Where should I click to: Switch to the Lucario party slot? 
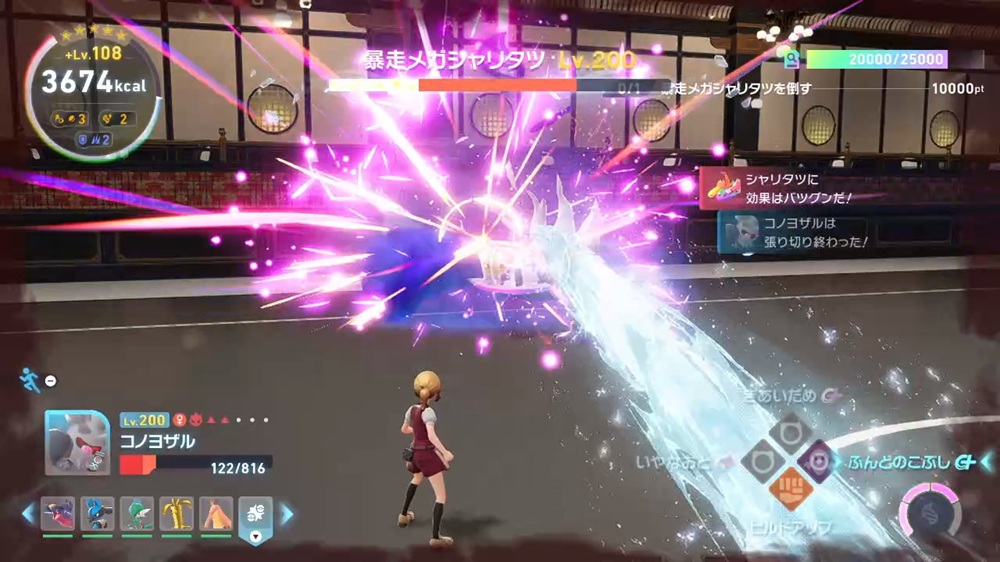(x=97, y=514)
